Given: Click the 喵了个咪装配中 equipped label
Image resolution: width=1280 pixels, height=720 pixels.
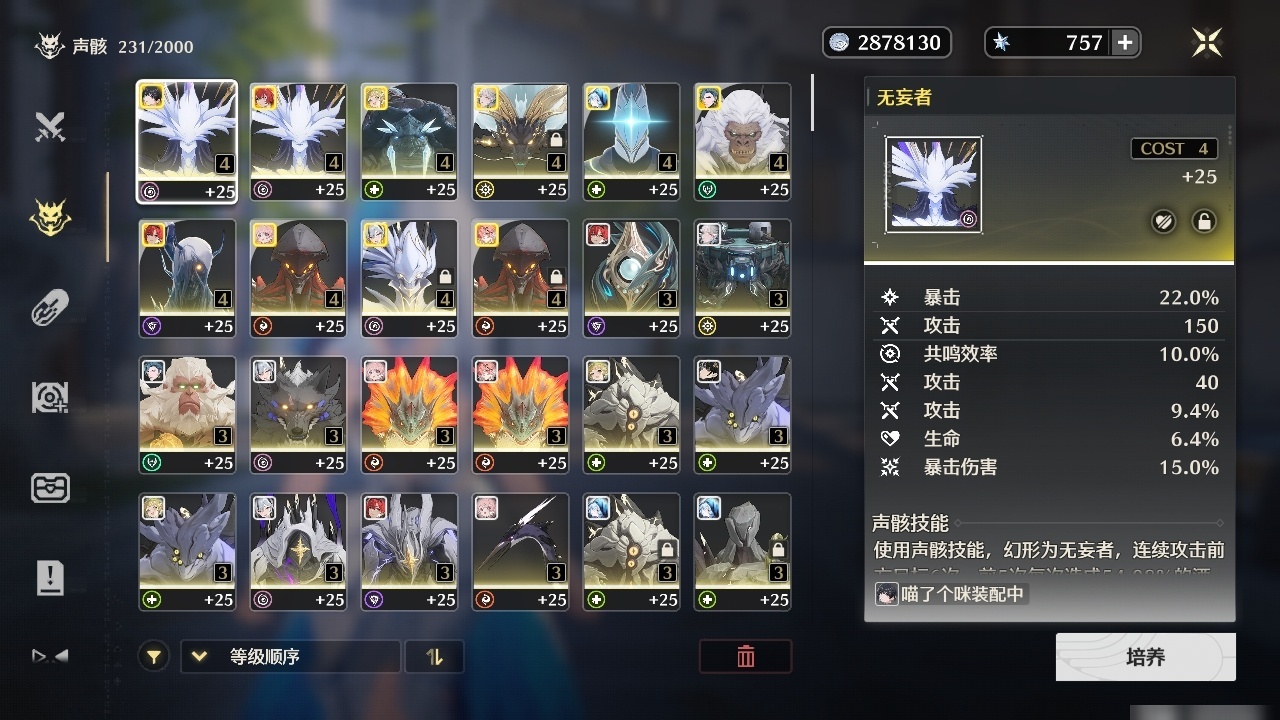Looking at the screenshot, I should point(950,593).
